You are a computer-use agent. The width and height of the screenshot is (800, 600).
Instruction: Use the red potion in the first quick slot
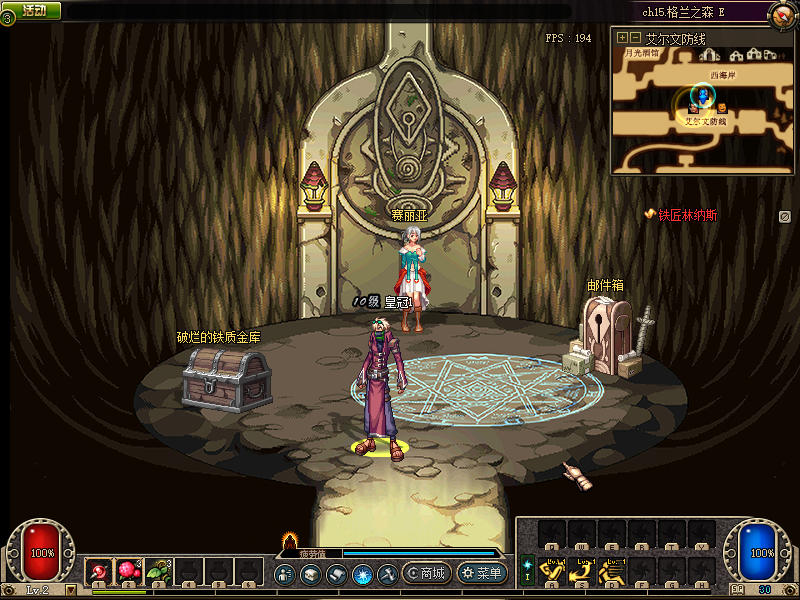click(100, 572)
